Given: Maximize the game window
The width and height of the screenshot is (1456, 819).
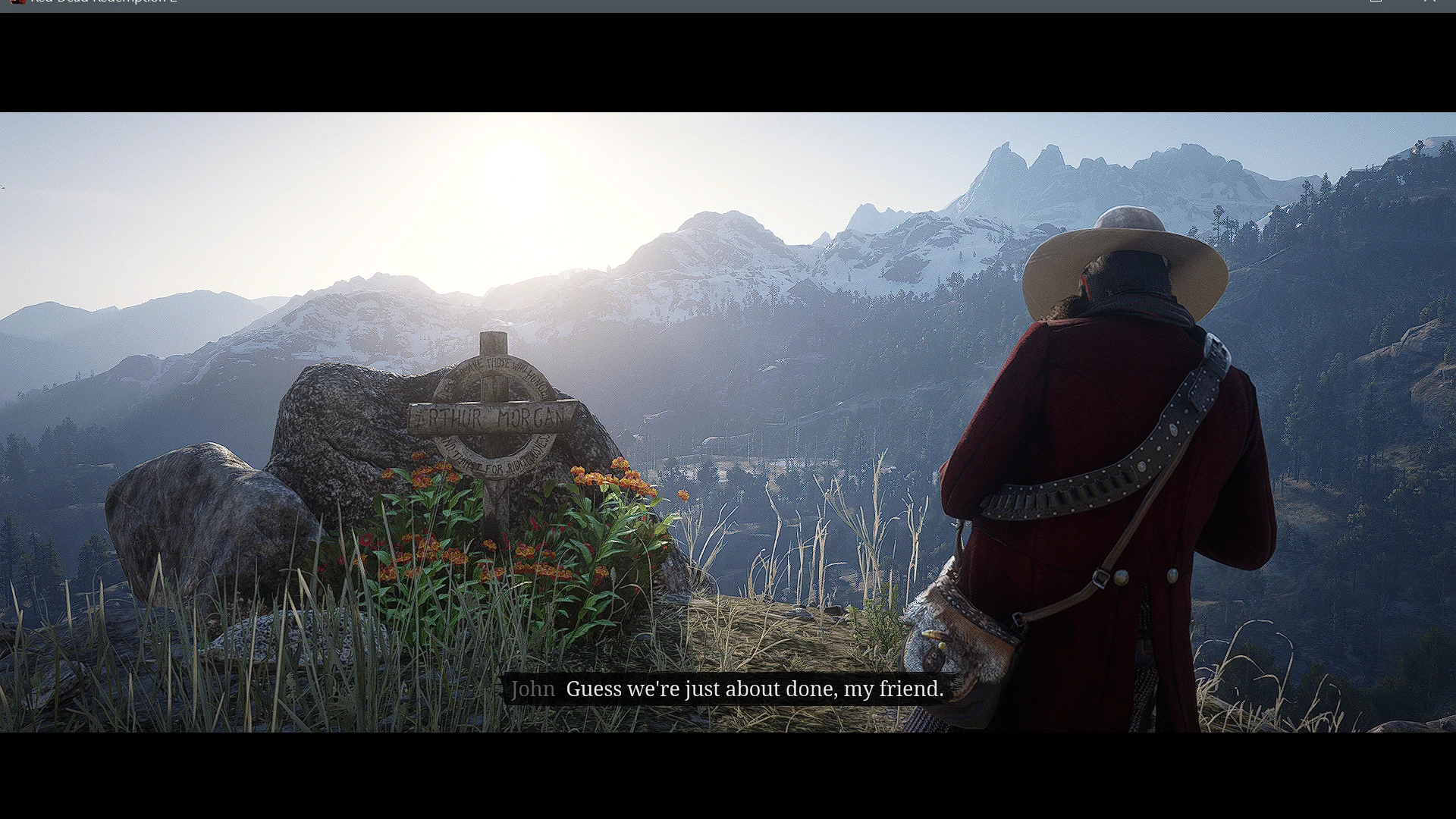Looking at the screenshot, I should coord(1376,2).
